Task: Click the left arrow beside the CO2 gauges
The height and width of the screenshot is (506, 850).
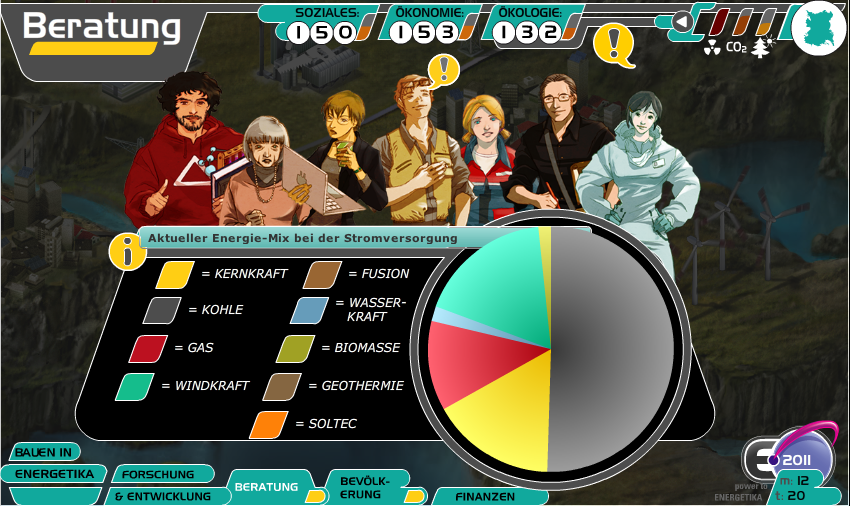Action: (x=681, y=21)
